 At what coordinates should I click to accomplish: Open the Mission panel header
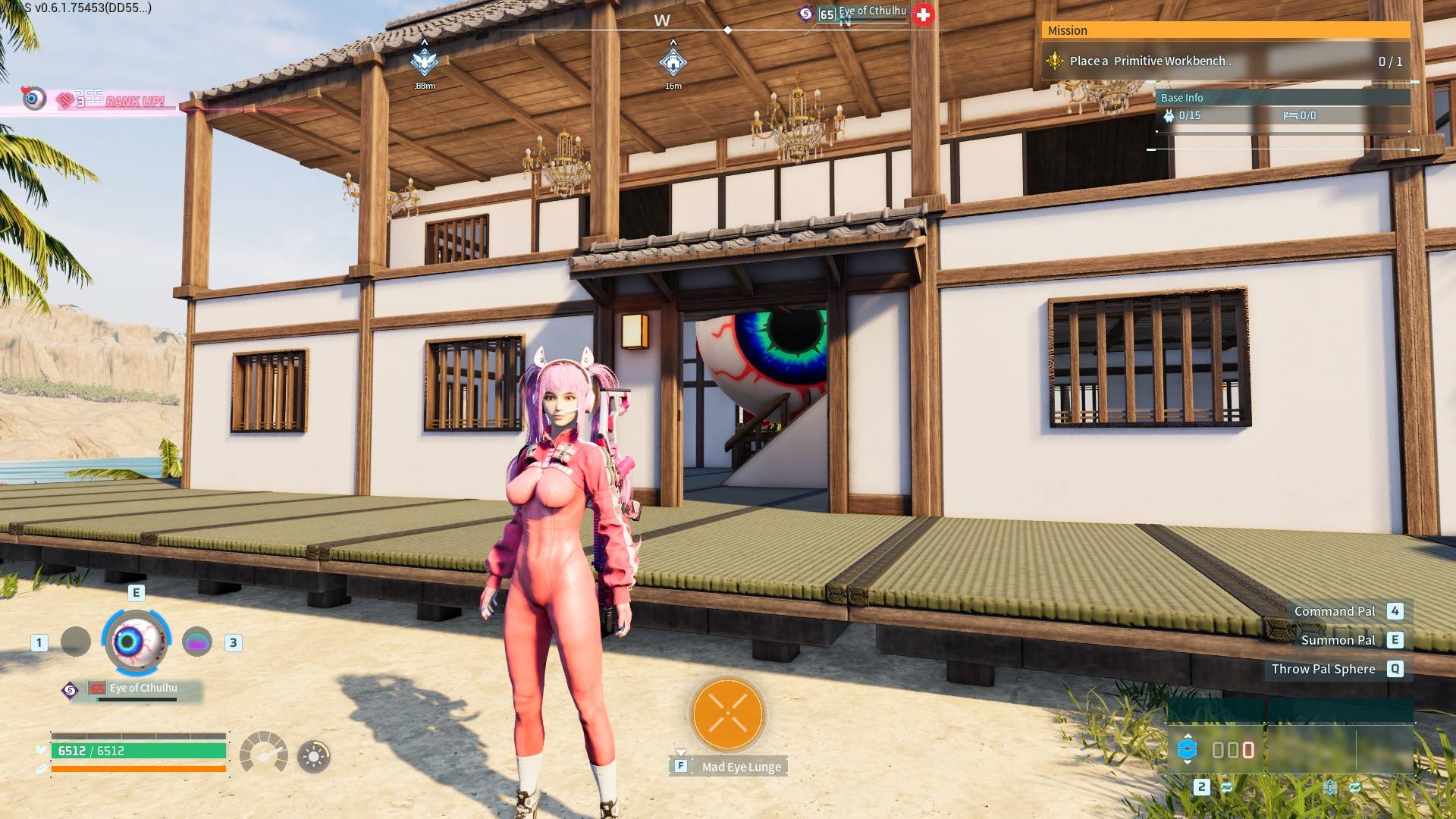pyautogui.click(x=1226, y=30)
